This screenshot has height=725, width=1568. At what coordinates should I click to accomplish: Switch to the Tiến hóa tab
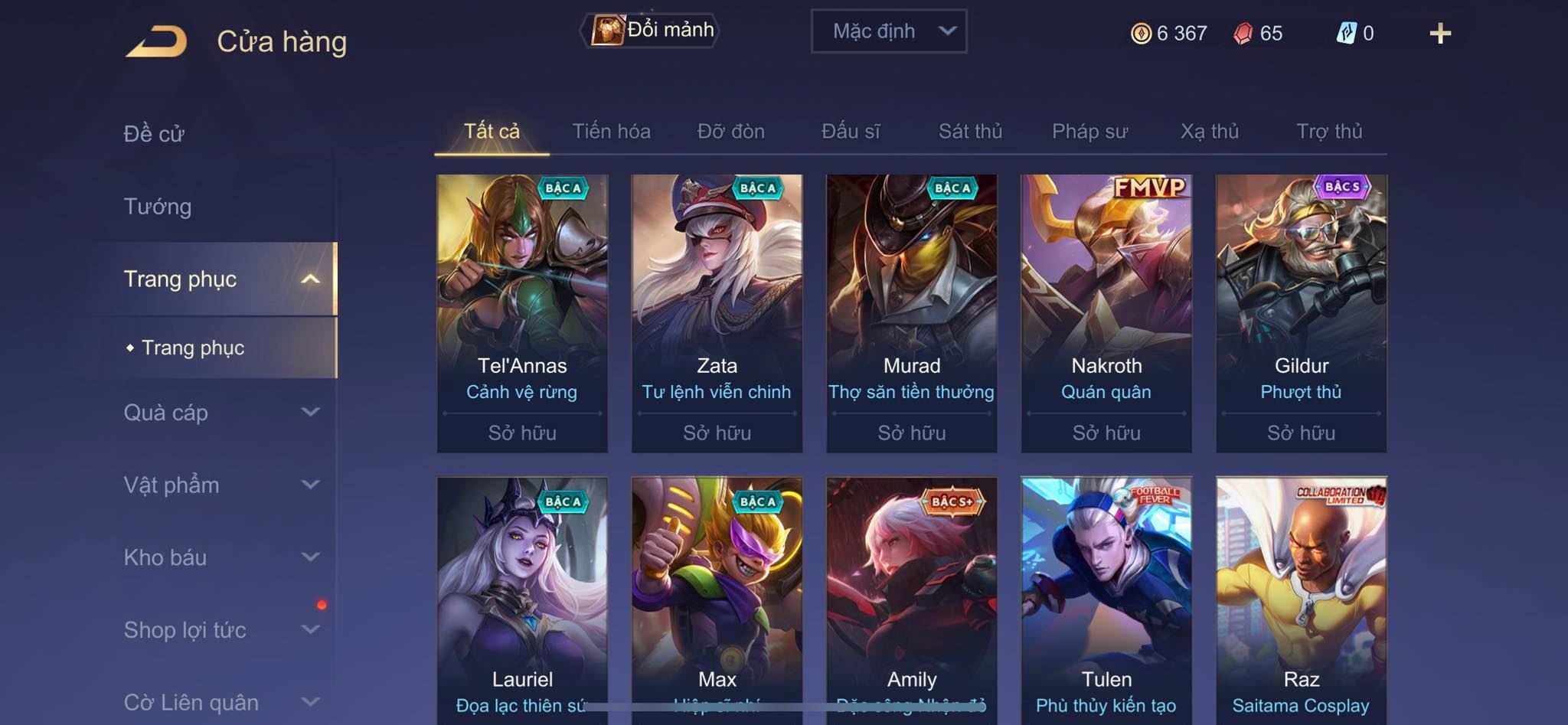click(611, 132)
